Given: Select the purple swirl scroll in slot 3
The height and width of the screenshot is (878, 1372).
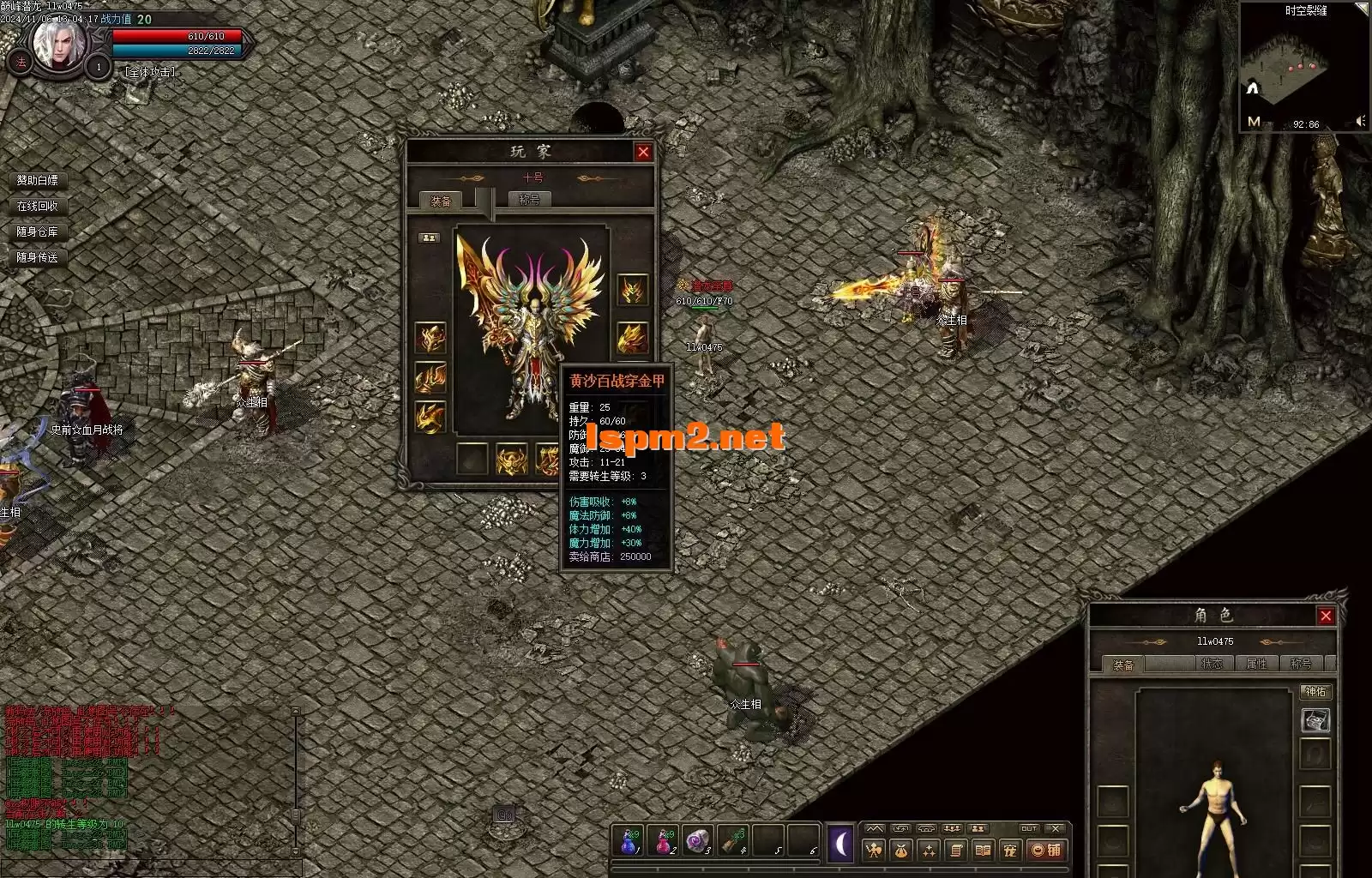Looking at the screenshot, I should click(x=698, y=841).
